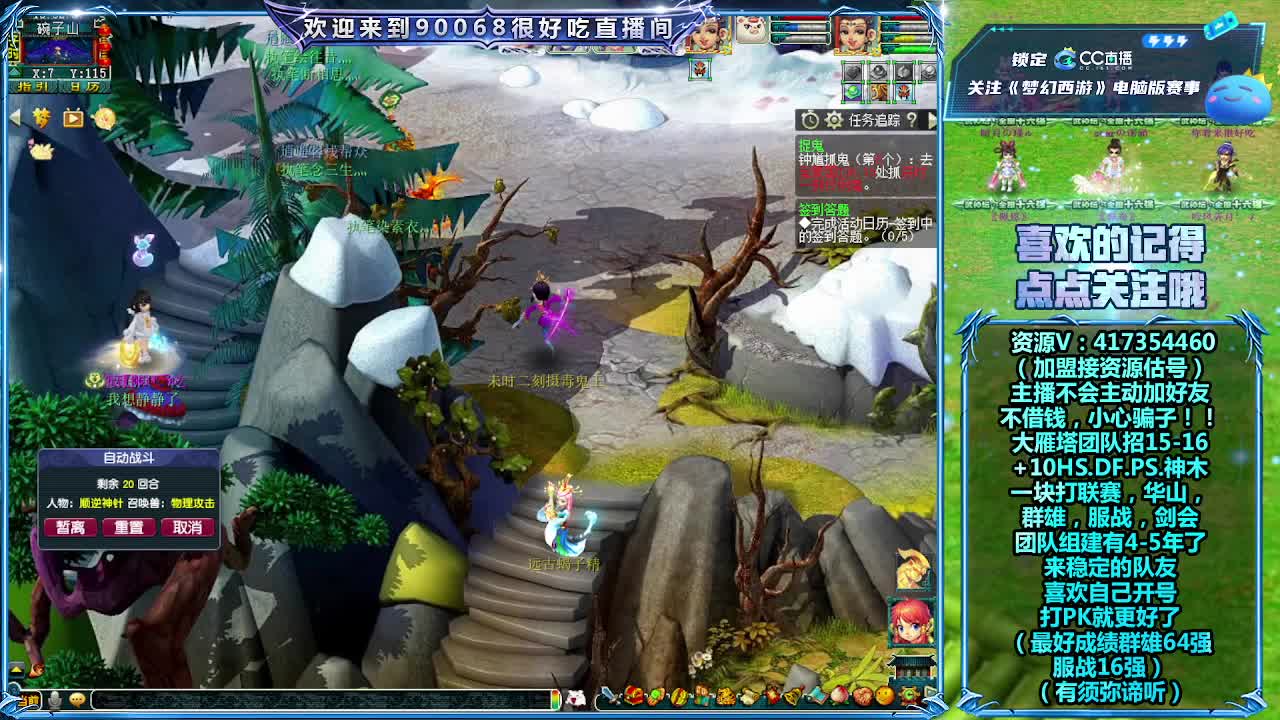
Task: Click the question mark help icon beside 任务追踪
Action: (x=912, y=119)
